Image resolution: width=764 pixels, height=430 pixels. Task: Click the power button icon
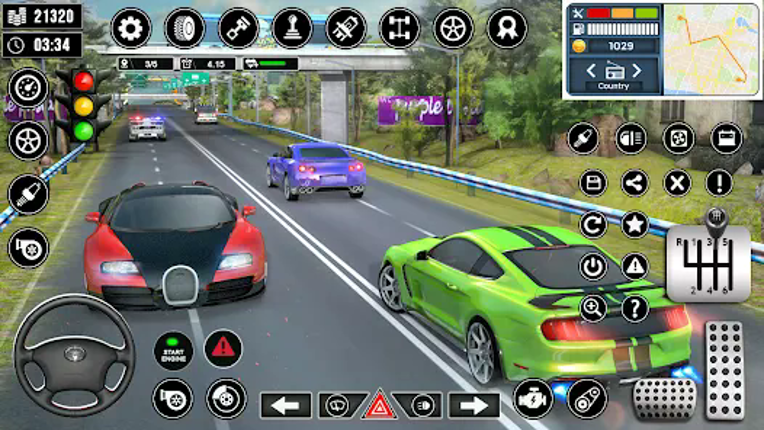pos(593,266)
